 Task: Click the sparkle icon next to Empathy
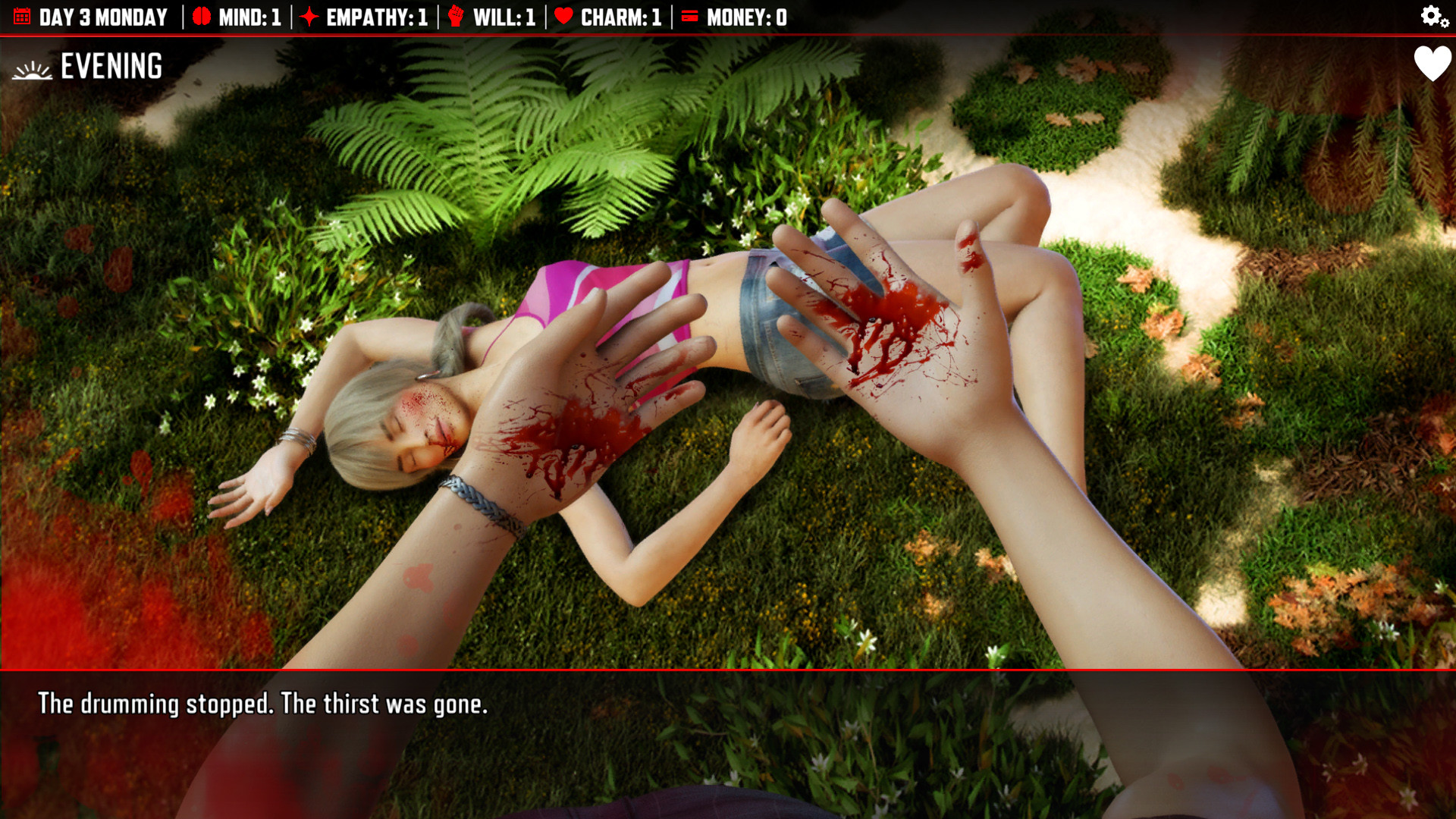click(309, 16)
